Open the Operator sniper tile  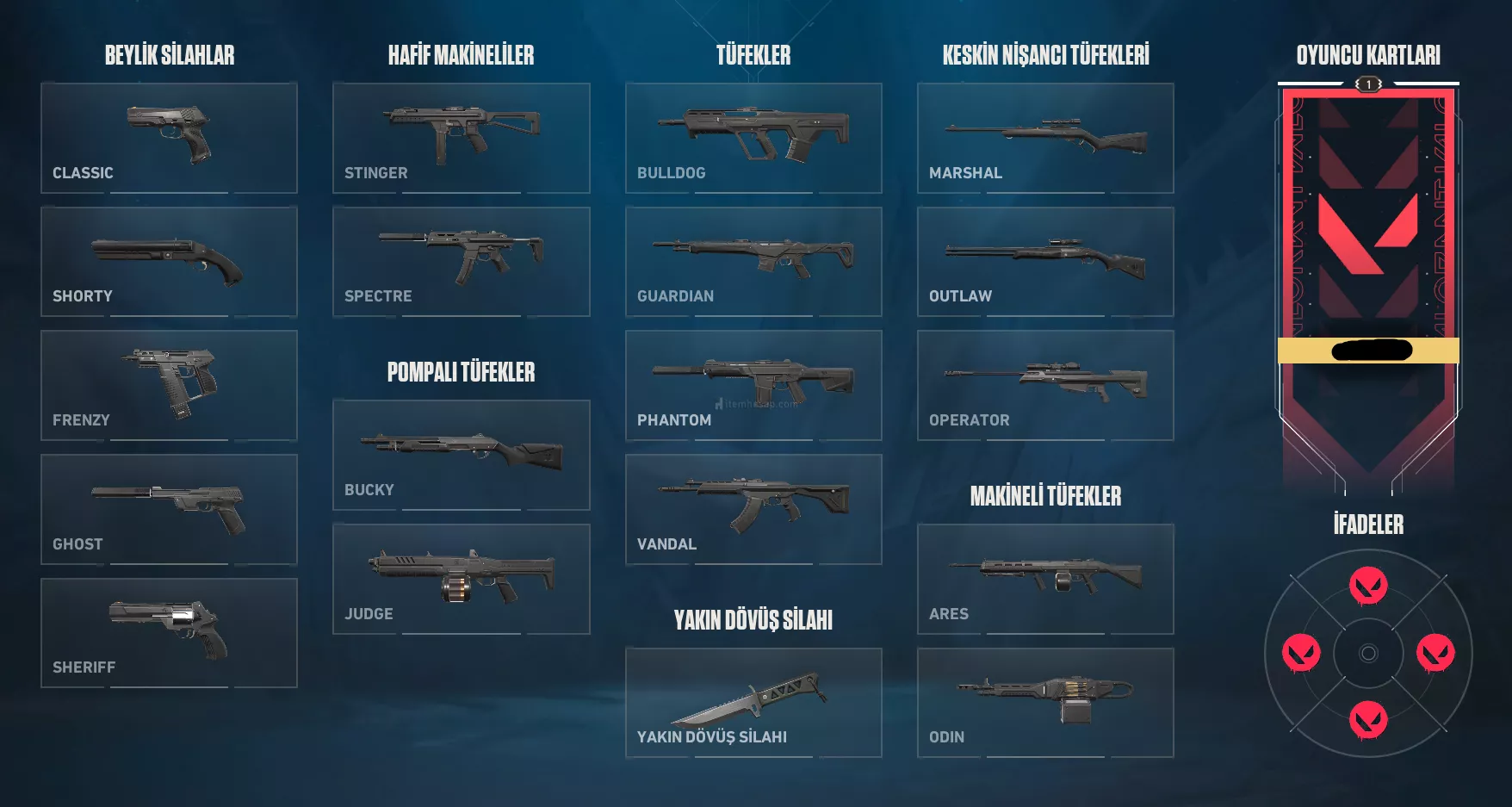pyautogui.click(x=1045, y=385)
